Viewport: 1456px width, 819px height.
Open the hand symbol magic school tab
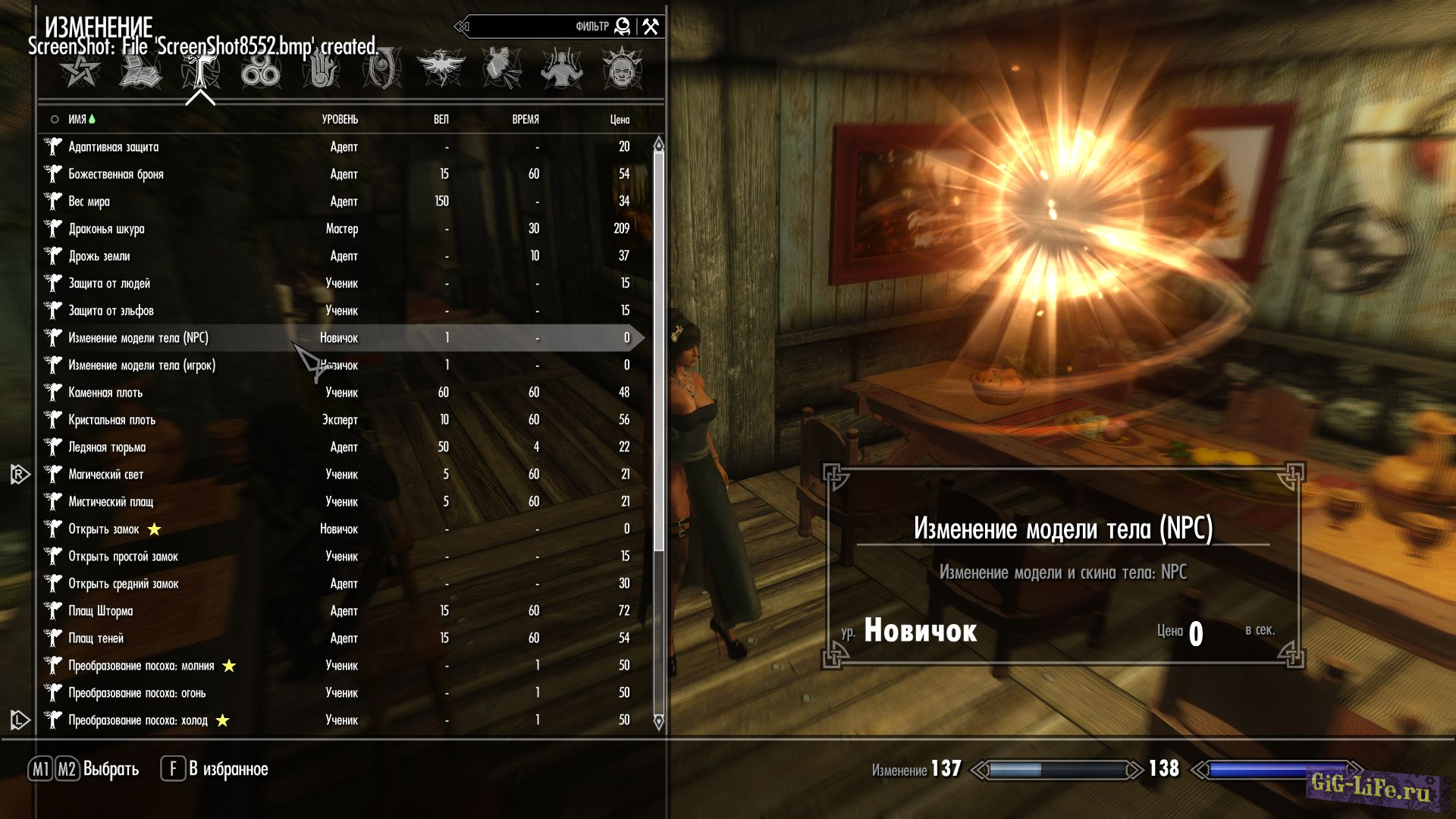click(321, 71)
